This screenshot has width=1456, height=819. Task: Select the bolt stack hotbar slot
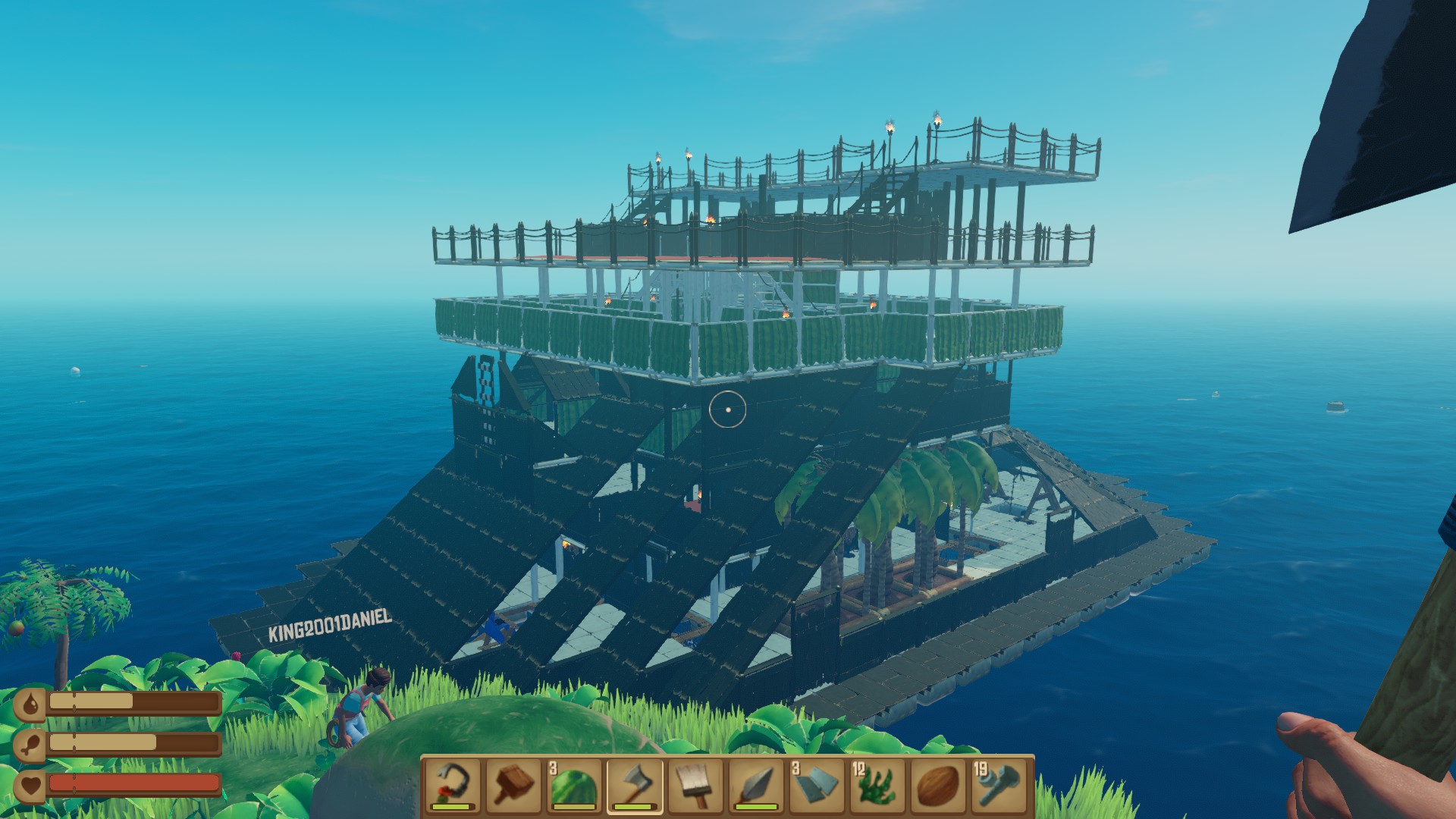[x=999, y=785]
